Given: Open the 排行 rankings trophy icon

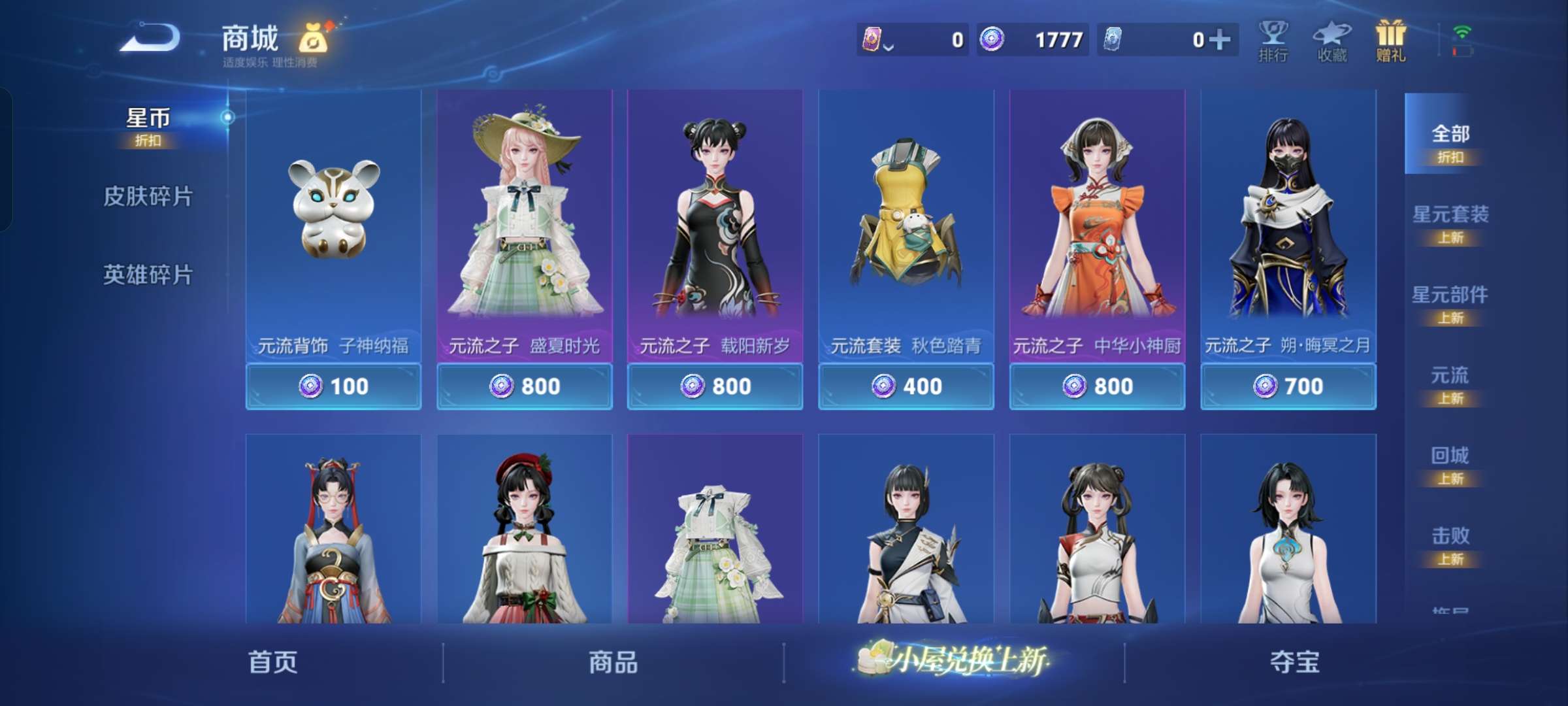Looking at the screenshot, I should tap(1273, 39).
